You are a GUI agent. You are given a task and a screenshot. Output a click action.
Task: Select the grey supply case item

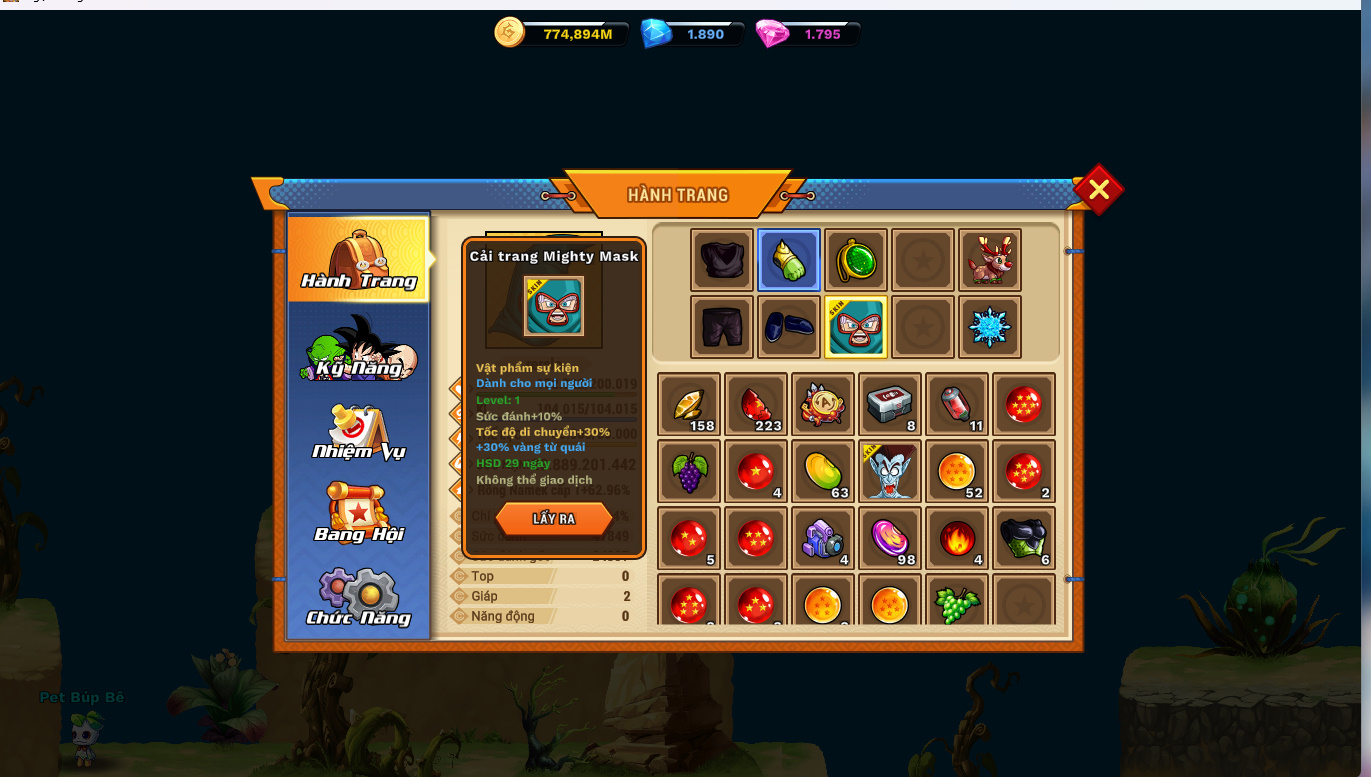coord(890,404)
